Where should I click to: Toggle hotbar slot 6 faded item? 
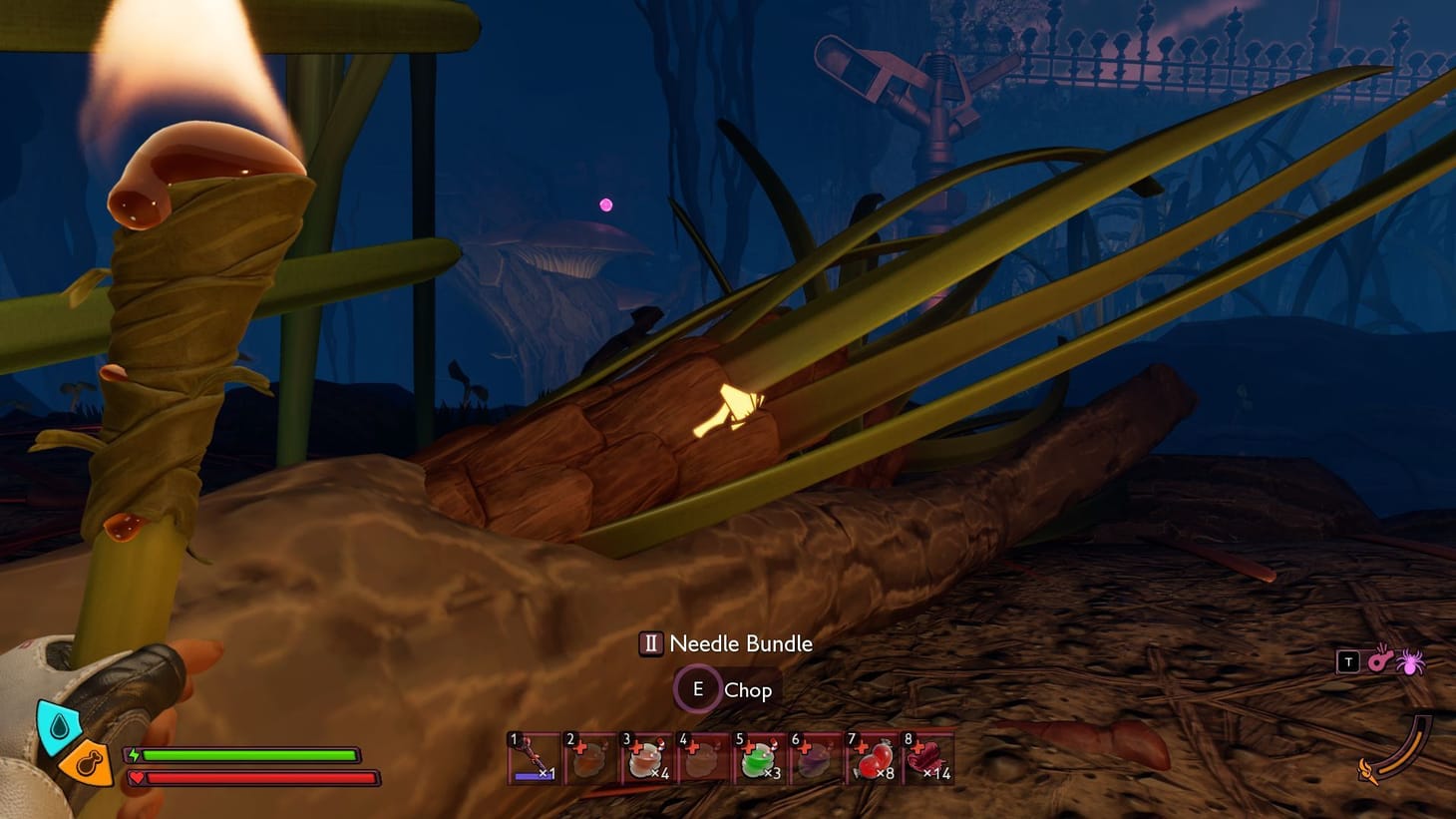pos(815,760)
